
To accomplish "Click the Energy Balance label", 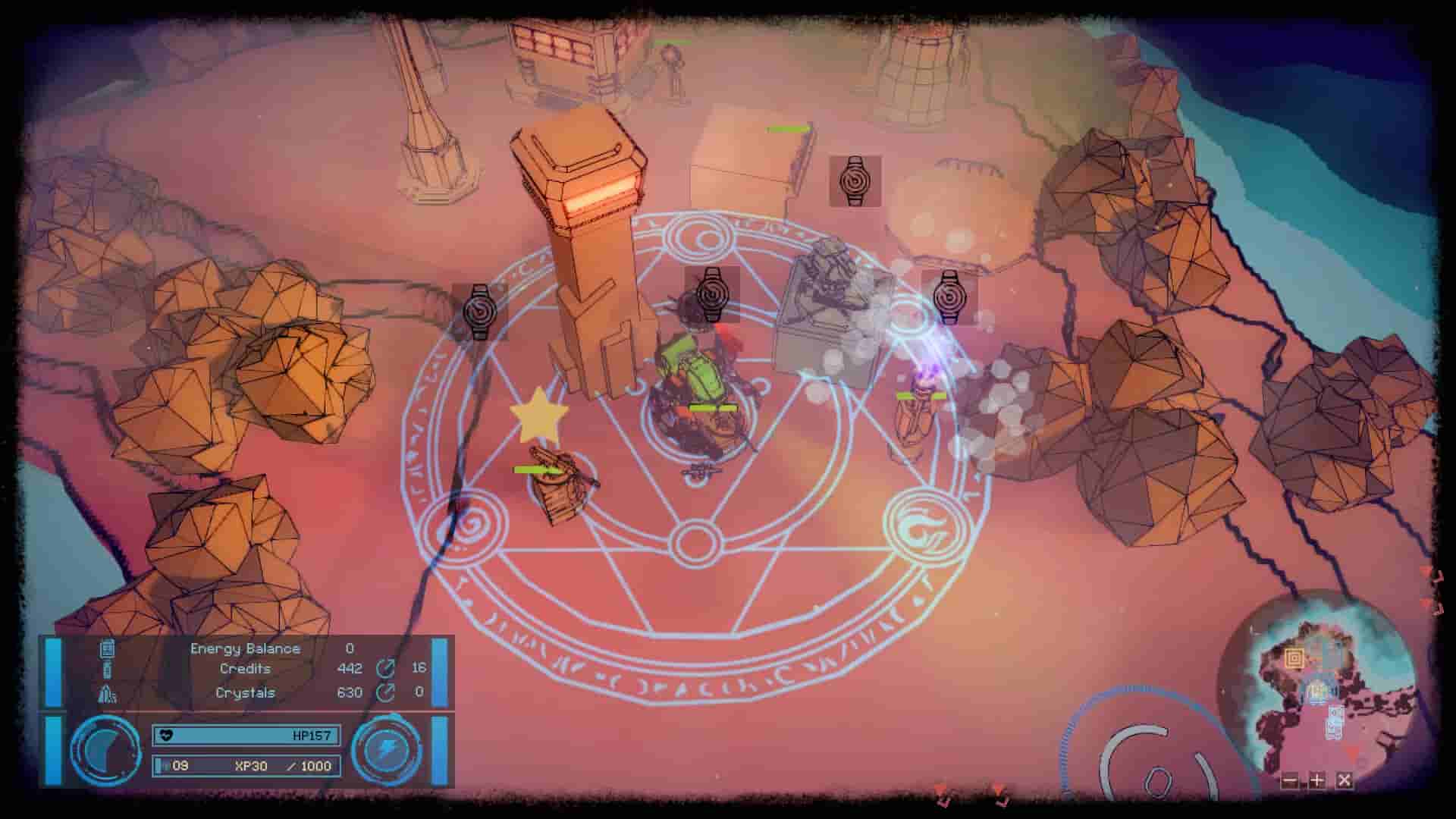I will pos(244,648).
